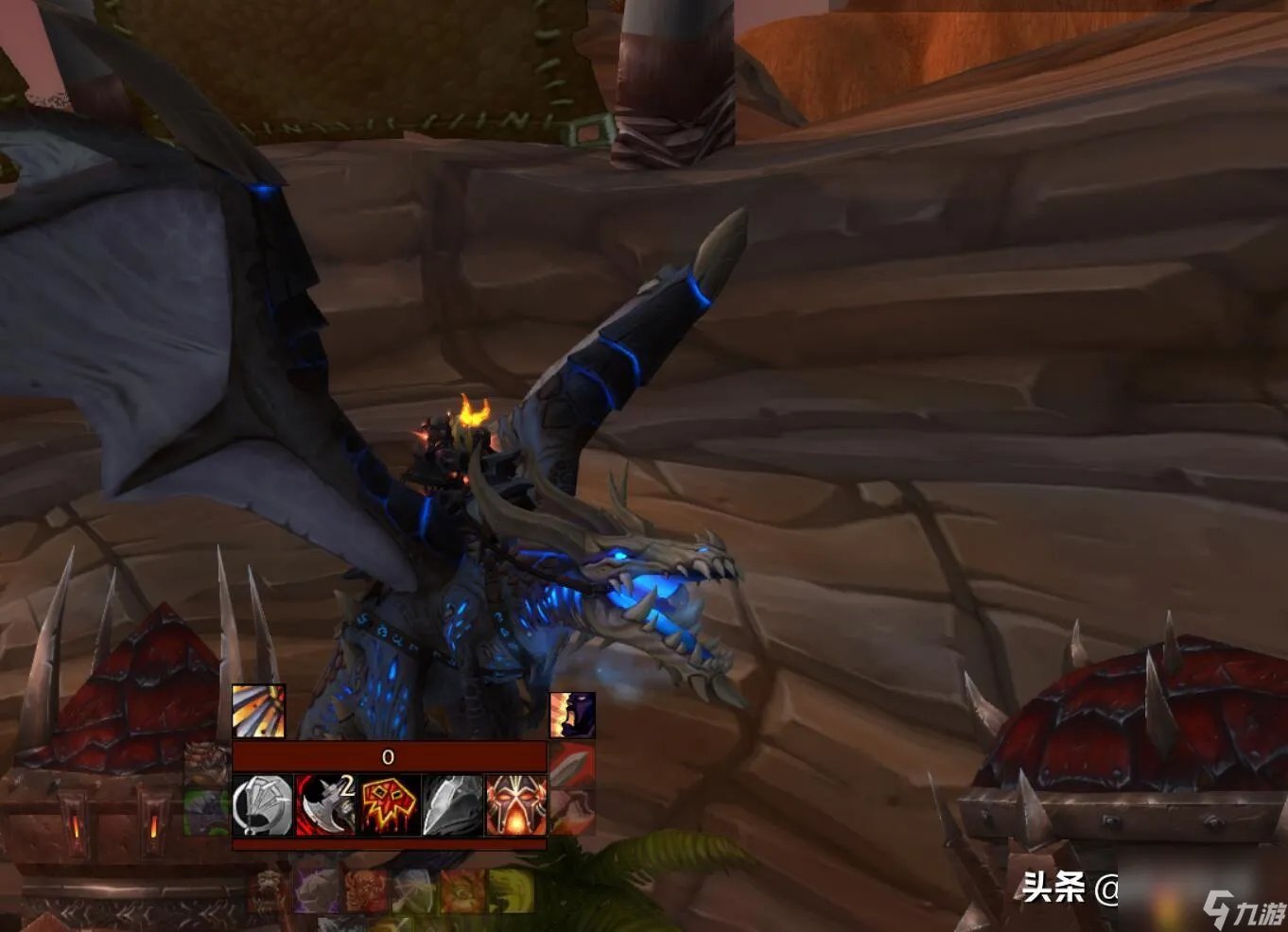
Task: Cast the red Horde banner skull ability
Action: [x=390, y=805]
